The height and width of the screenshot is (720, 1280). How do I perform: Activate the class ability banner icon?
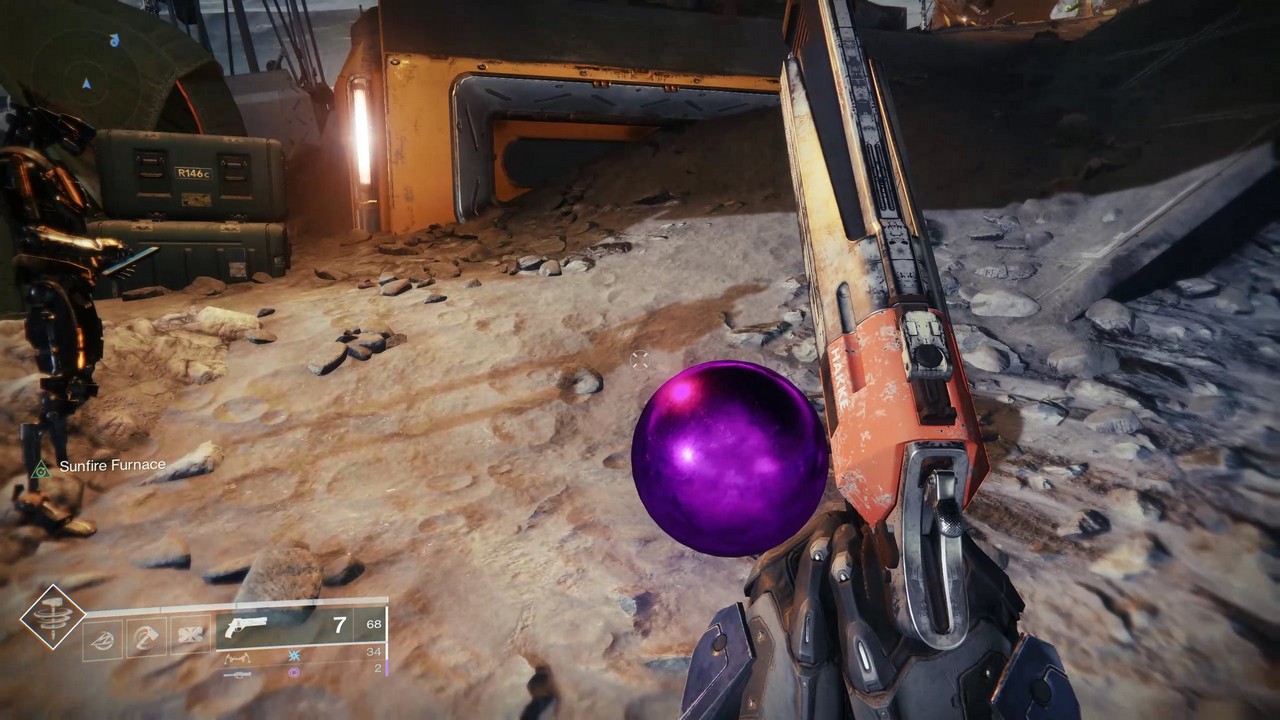click(x=189, y=637)
